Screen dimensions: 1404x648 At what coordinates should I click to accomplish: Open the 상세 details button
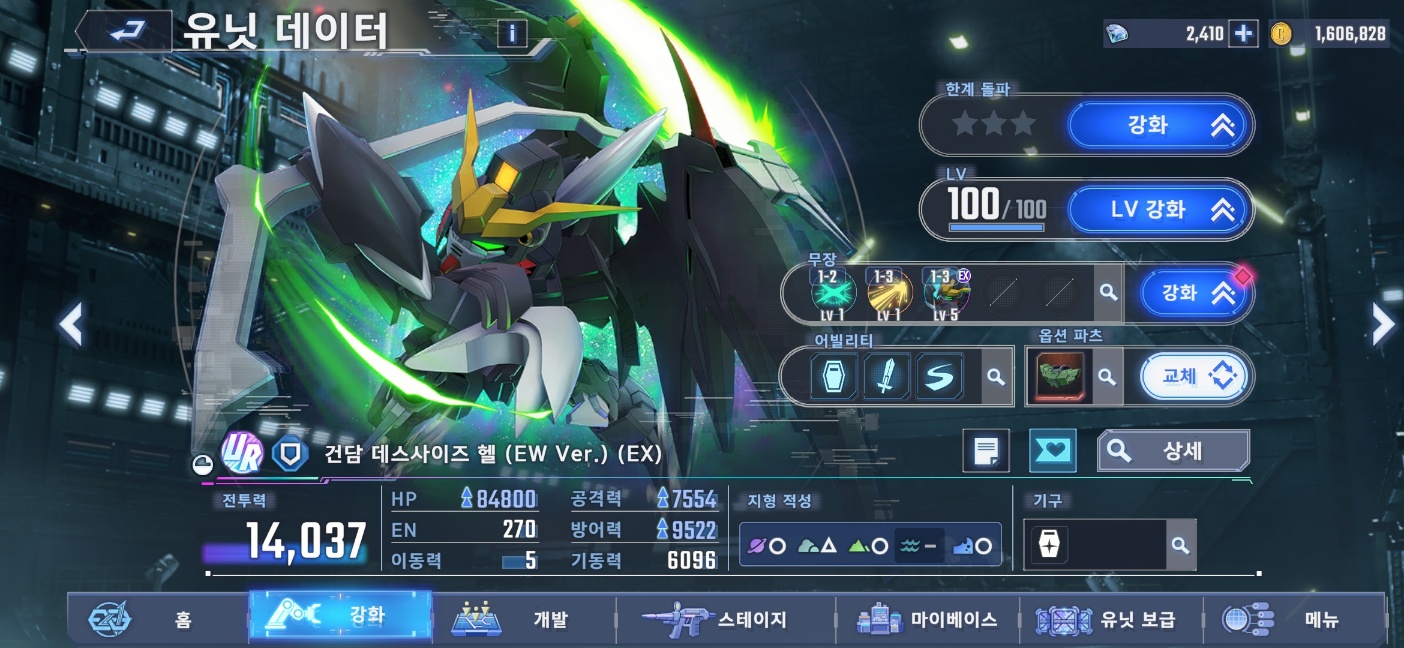[x=1173, y=451]
